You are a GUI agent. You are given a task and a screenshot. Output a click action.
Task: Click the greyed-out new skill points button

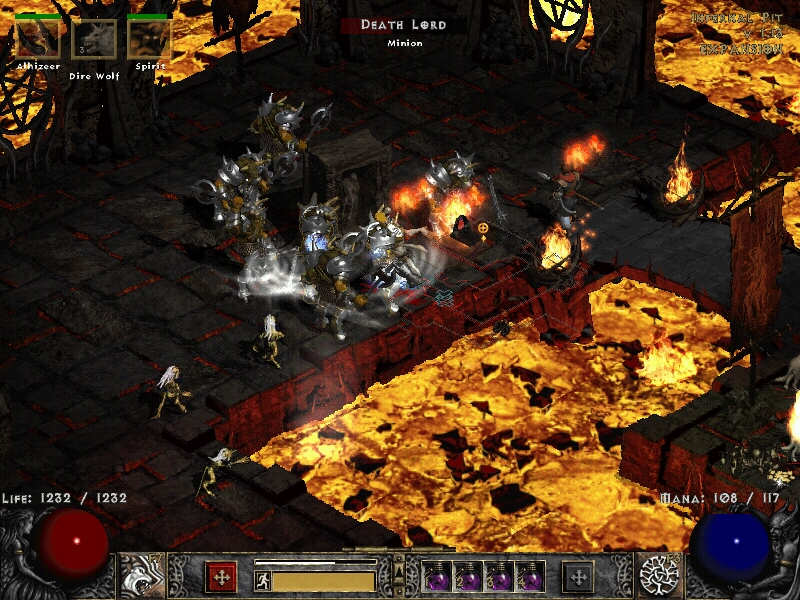pos(578,576)
